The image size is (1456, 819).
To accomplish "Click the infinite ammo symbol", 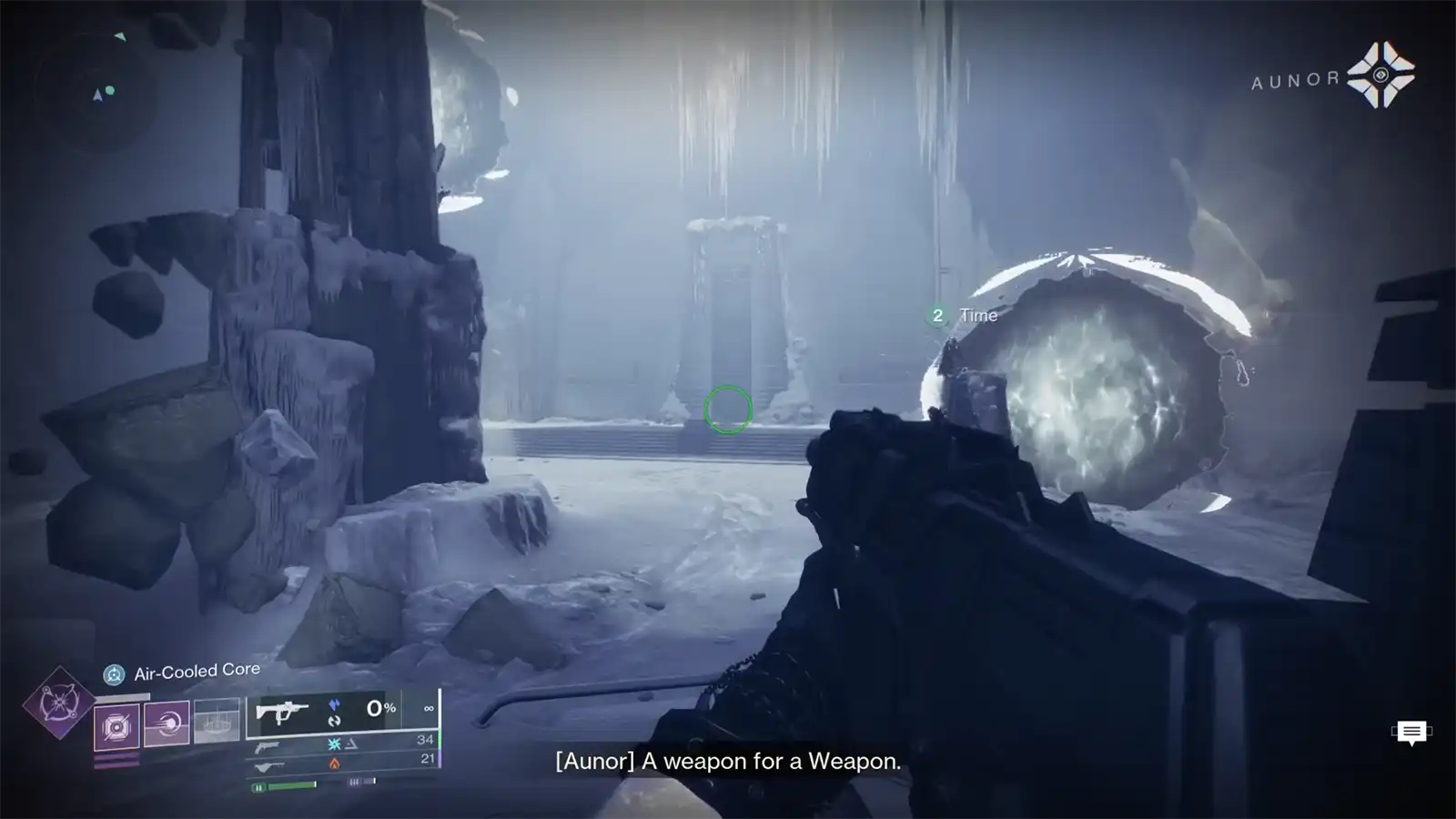I will (x=428, y=708).
